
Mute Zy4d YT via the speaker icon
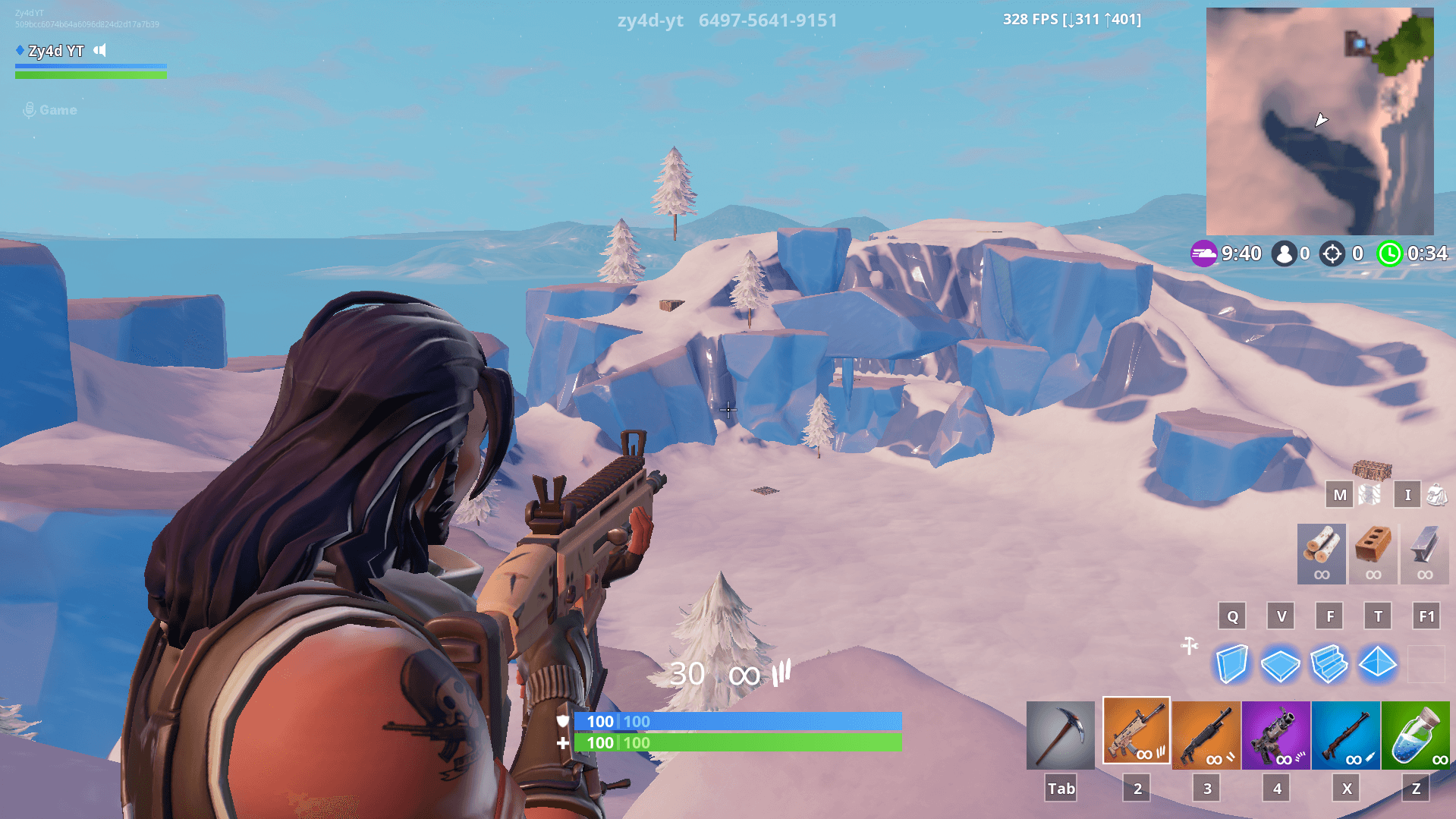(99, 51)
